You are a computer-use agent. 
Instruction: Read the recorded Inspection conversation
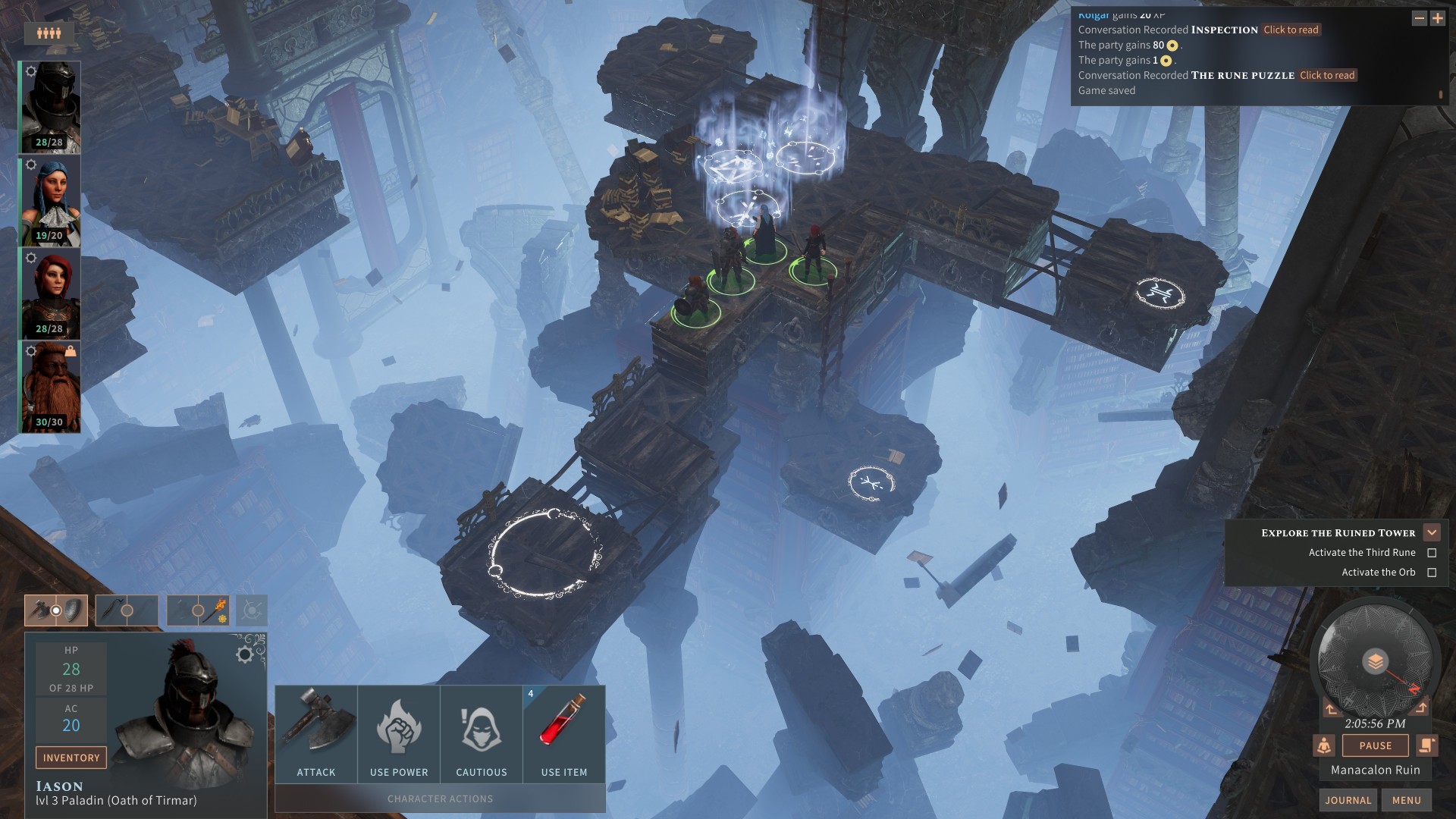tap(1291, 30)
